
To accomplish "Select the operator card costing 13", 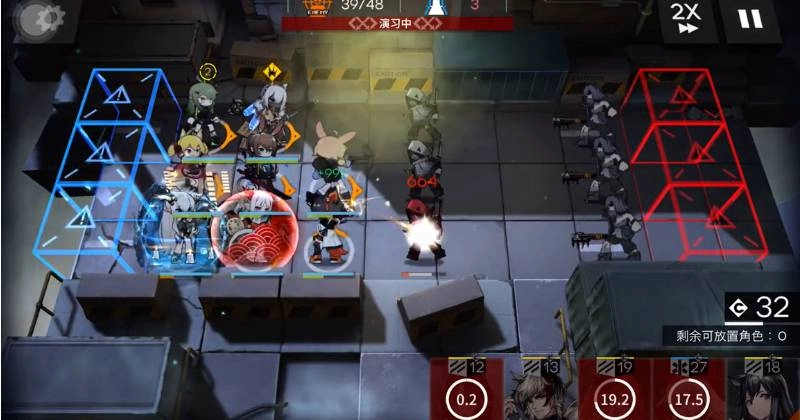I will [x=540, y=392].
